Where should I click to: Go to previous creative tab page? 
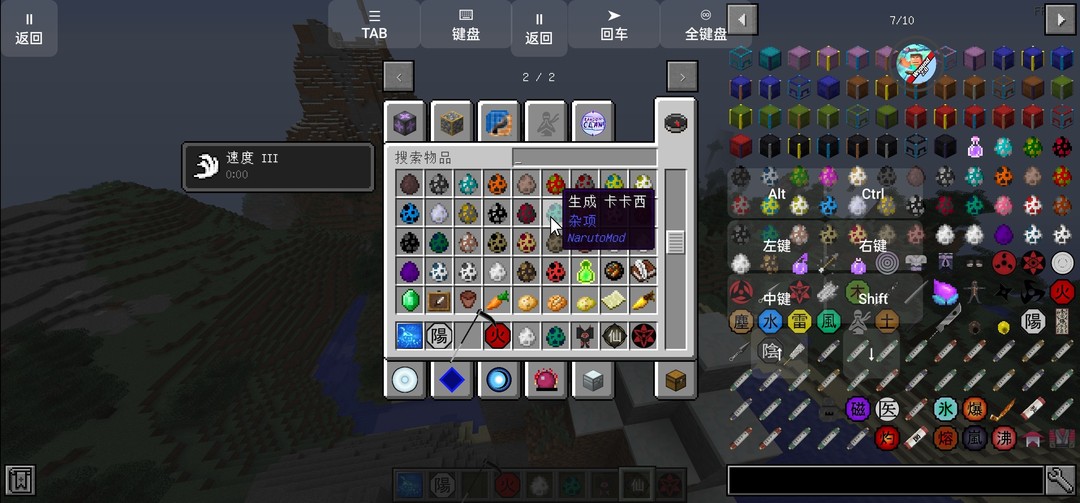click(398, 77)
